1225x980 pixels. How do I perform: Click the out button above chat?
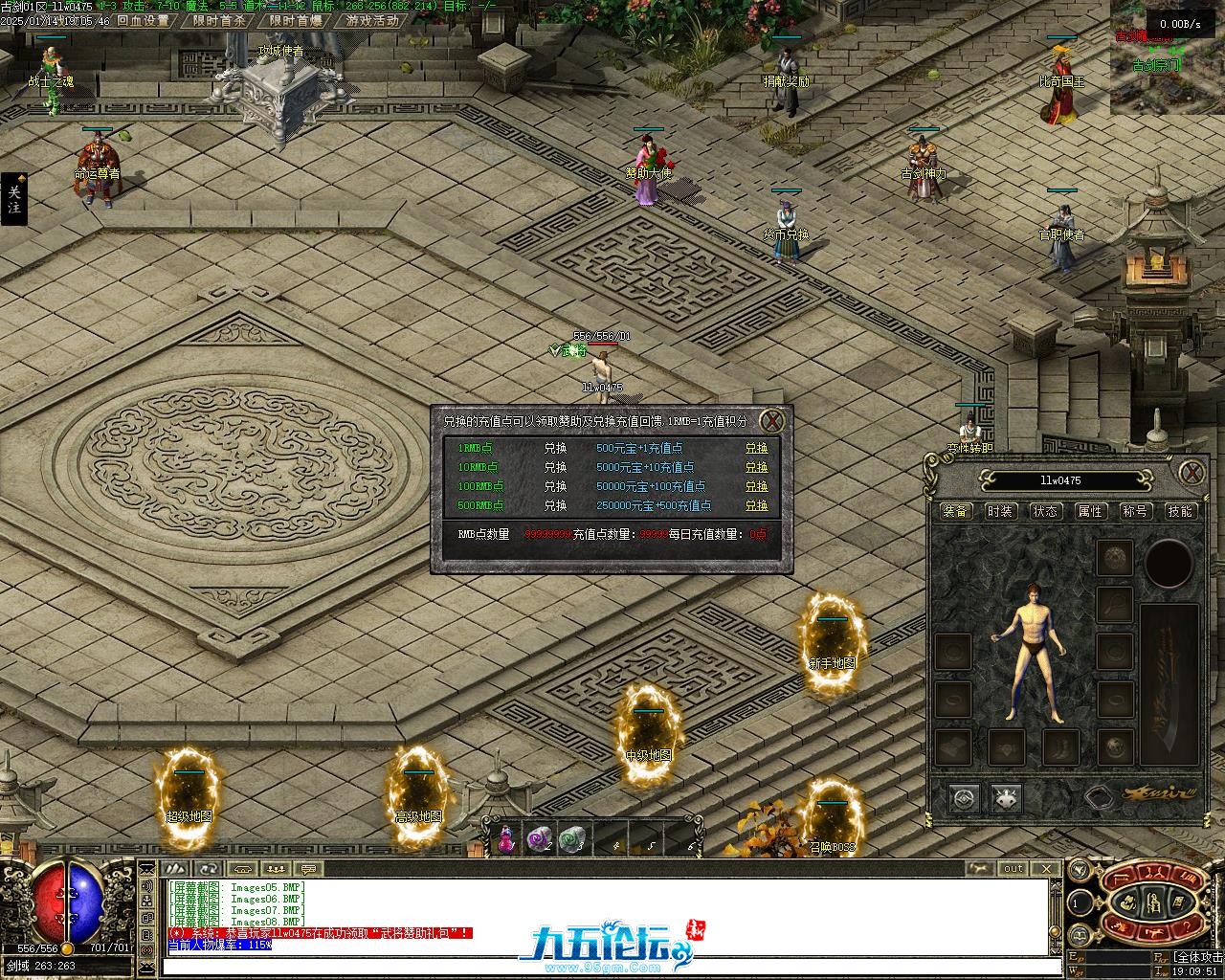tap(1013, 869)
